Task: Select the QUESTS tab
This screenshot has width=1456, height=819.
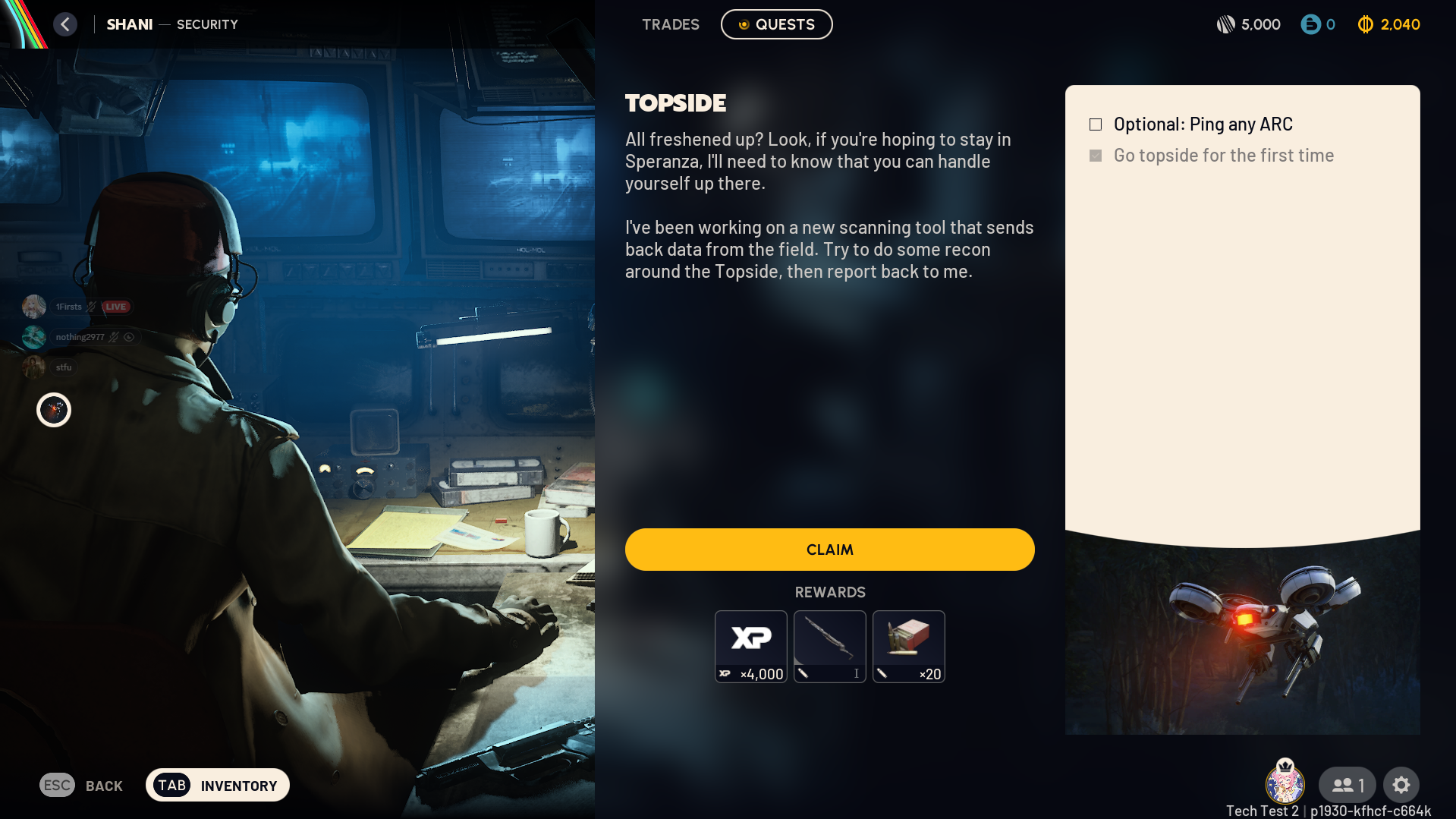Action: [775, 24]
